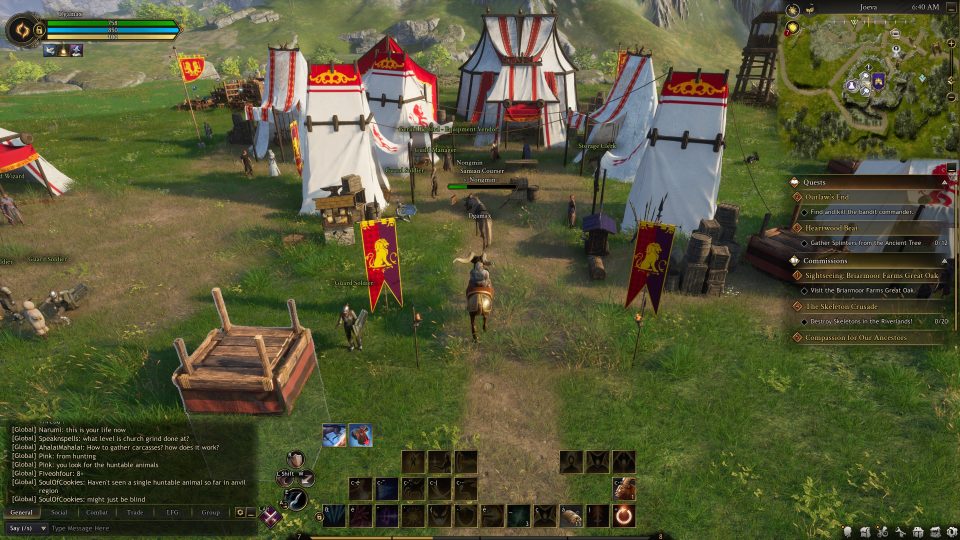Image resolution: width=960 pixels, height=540 pixels.
Task: Open the Social chat tab
Action: coord(60,512)
